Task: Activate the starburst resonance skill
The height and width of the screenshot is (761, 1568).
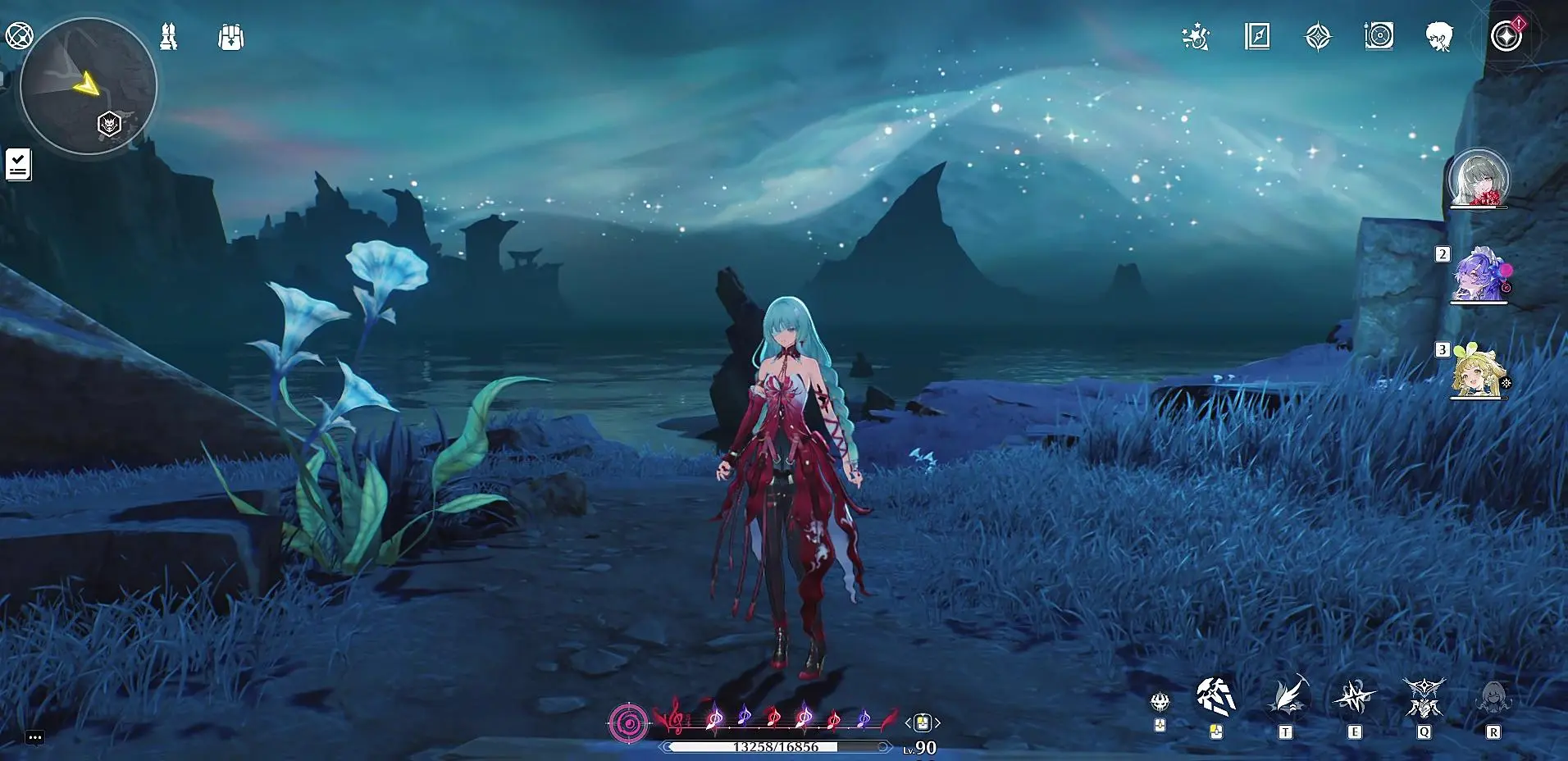Action: point(1354,698)
